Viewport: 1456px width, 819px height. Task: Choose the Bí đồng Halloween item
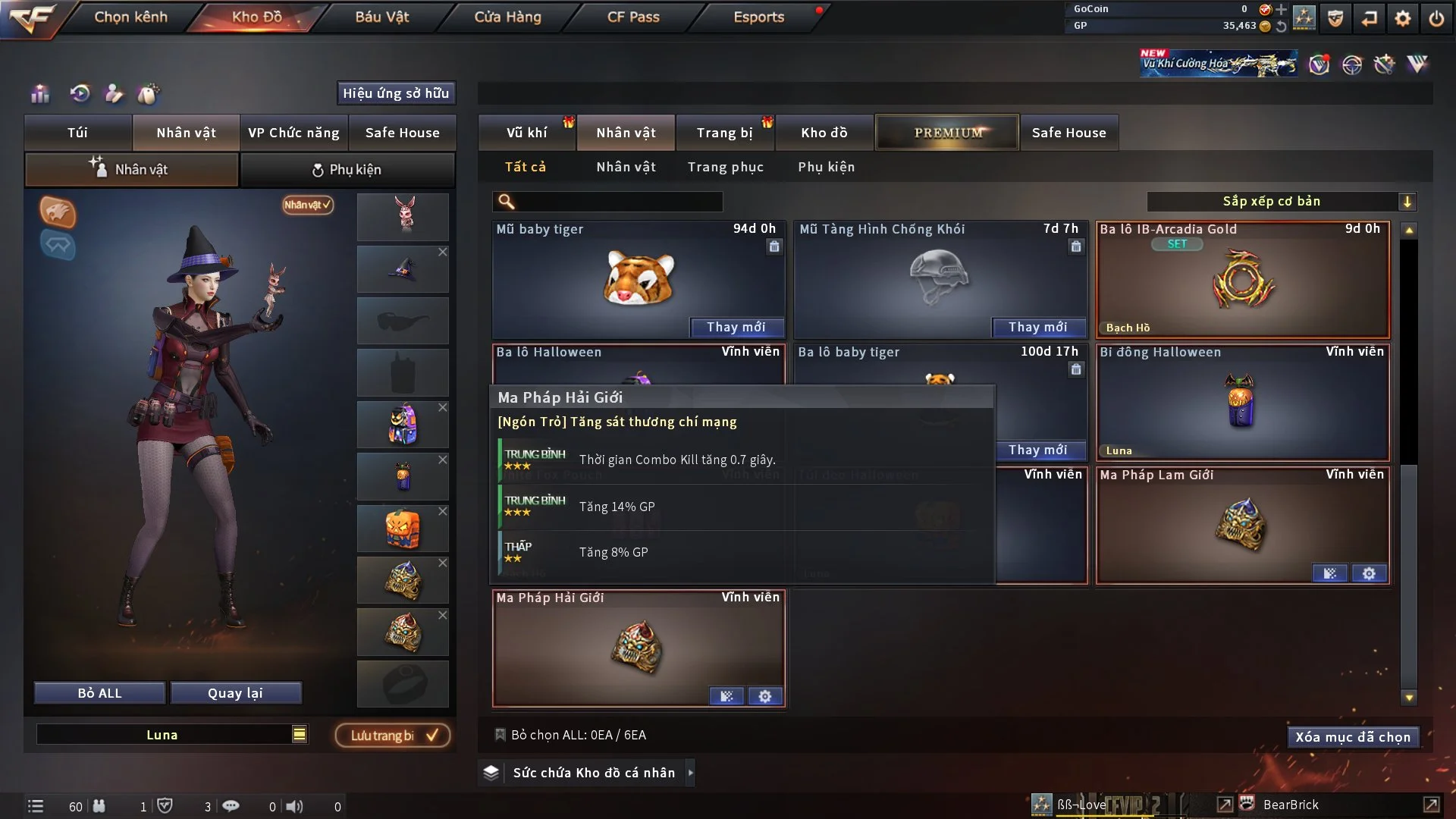pos(1242,403)
